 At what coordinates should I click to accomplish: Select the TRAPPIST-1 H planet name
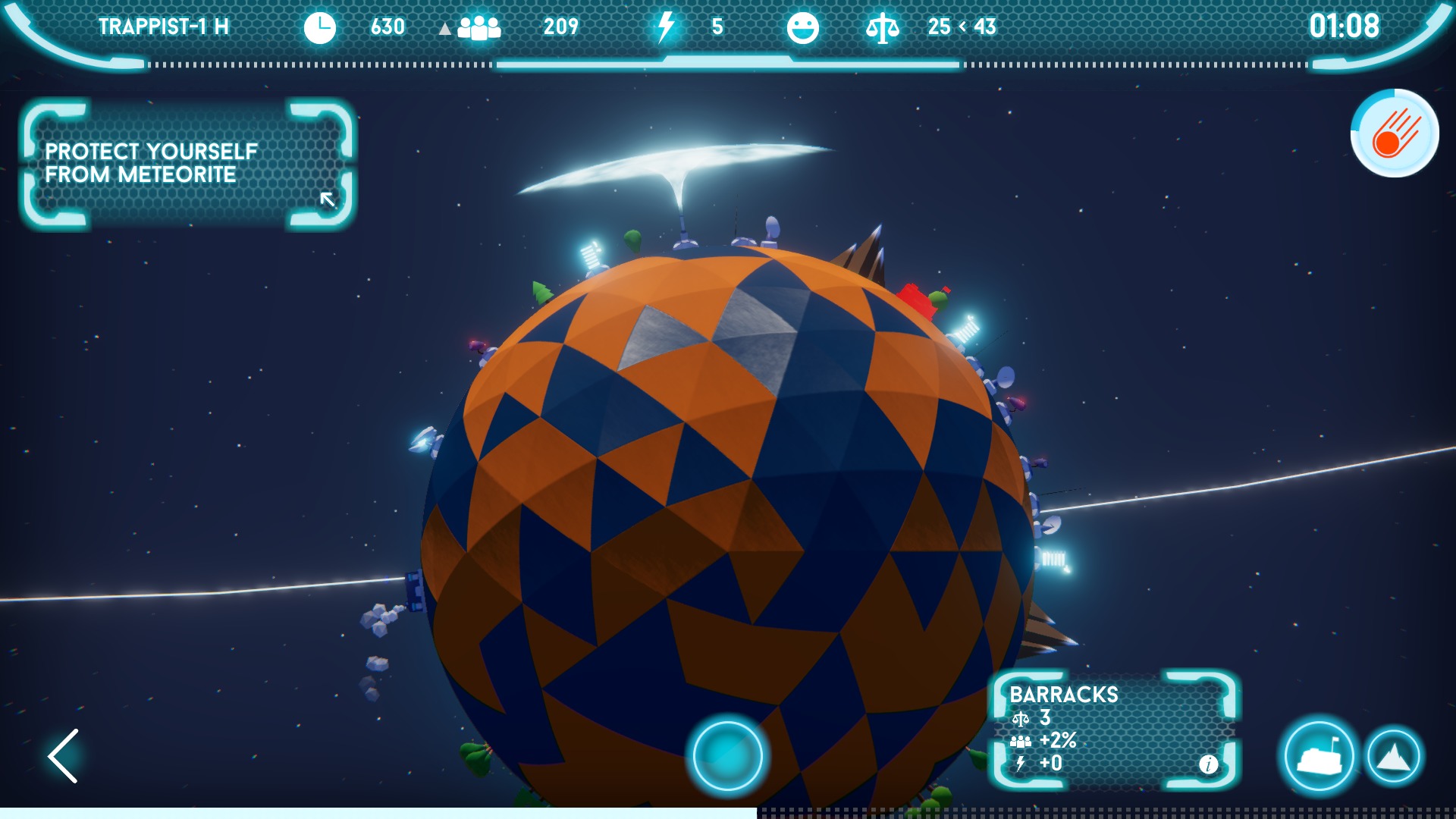pyautogui.click(x=165, y=25)
